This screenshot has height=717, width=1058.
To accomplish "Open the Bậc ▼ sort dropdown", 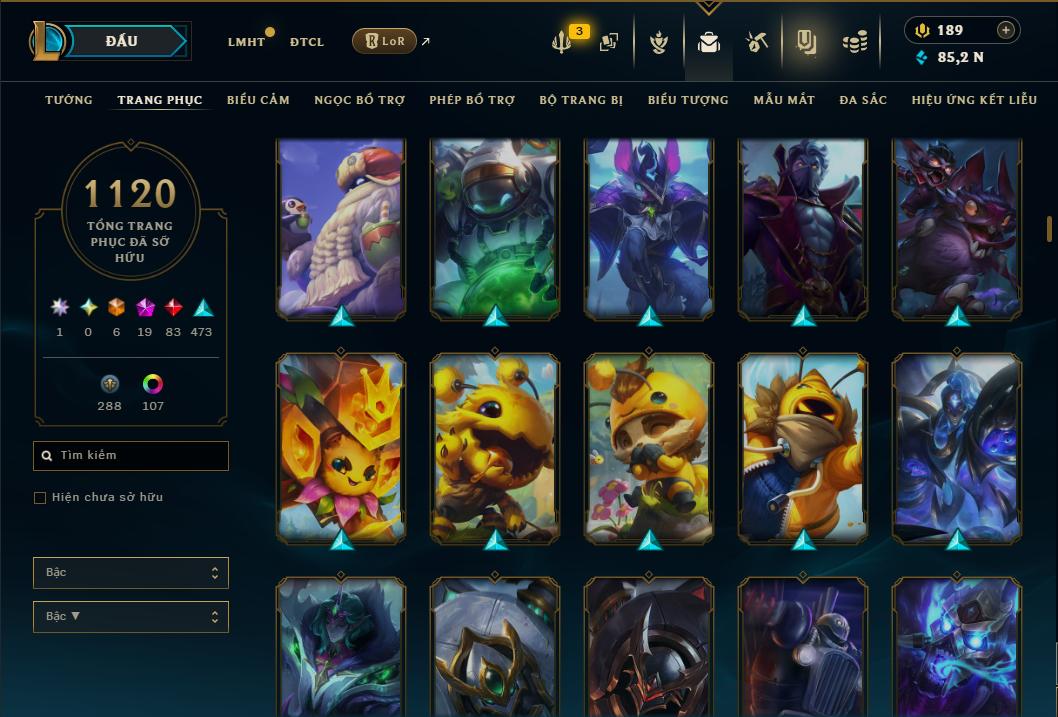I will pos(131,617).
